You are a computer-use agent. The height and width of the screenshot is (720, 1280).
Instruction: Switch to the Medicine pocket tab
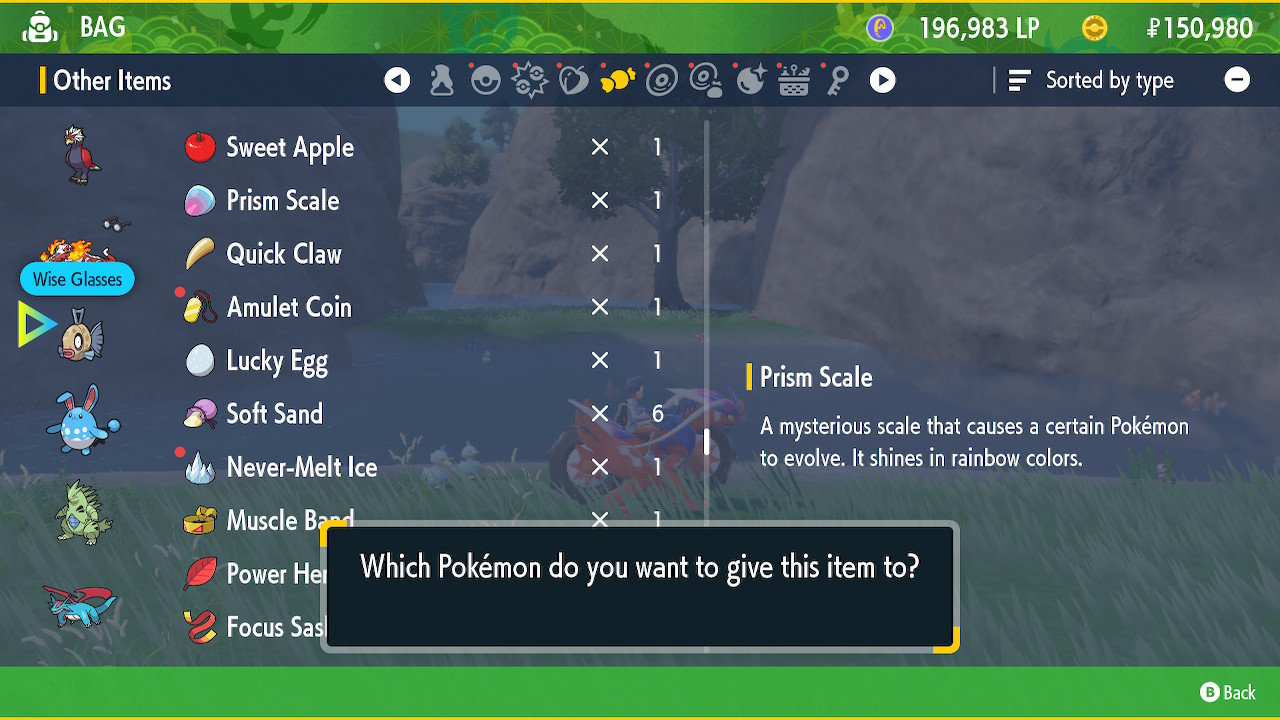click(441, 81)
